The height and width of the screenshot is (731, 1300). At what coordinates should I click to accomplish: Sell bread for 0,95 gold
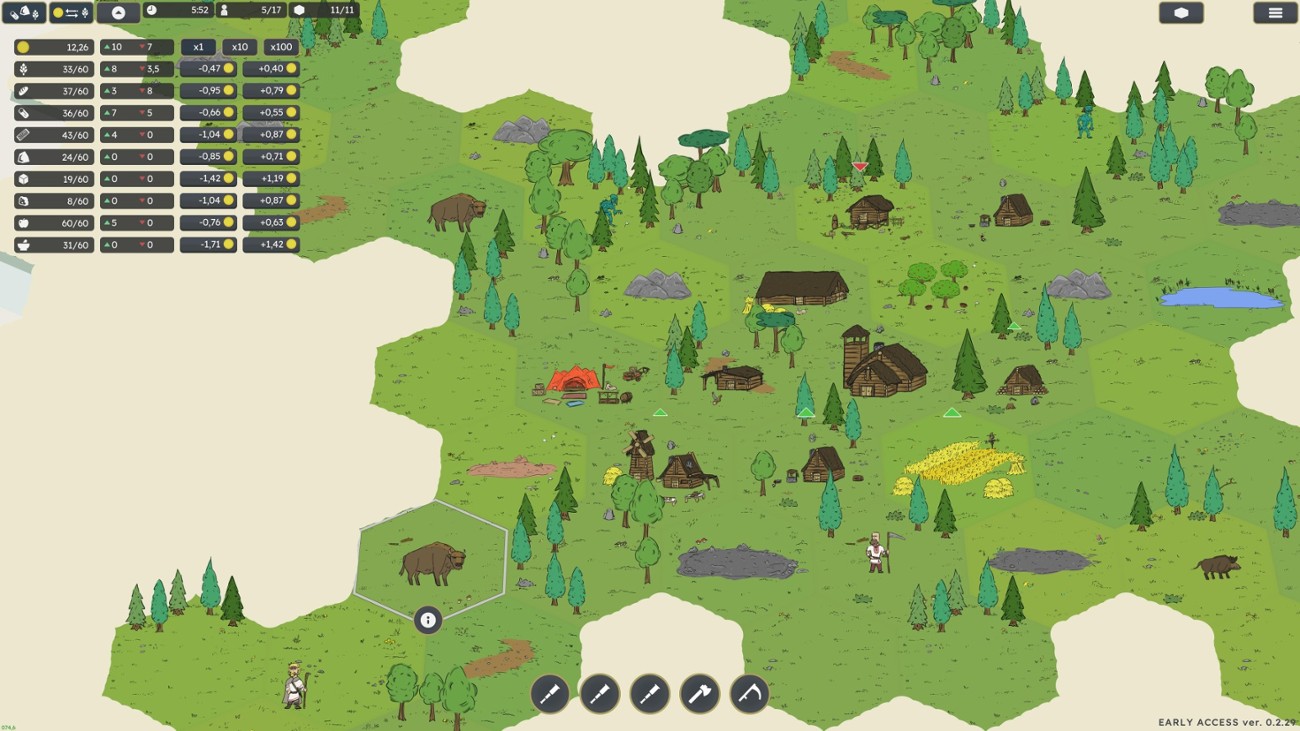(207, 90)
